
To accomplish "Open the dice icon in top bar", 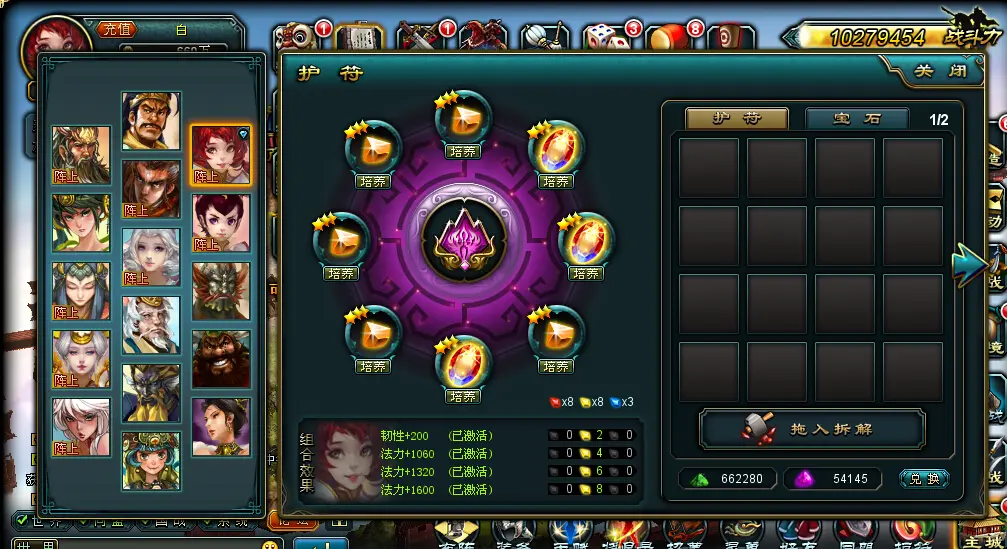I will pos(603,39).
